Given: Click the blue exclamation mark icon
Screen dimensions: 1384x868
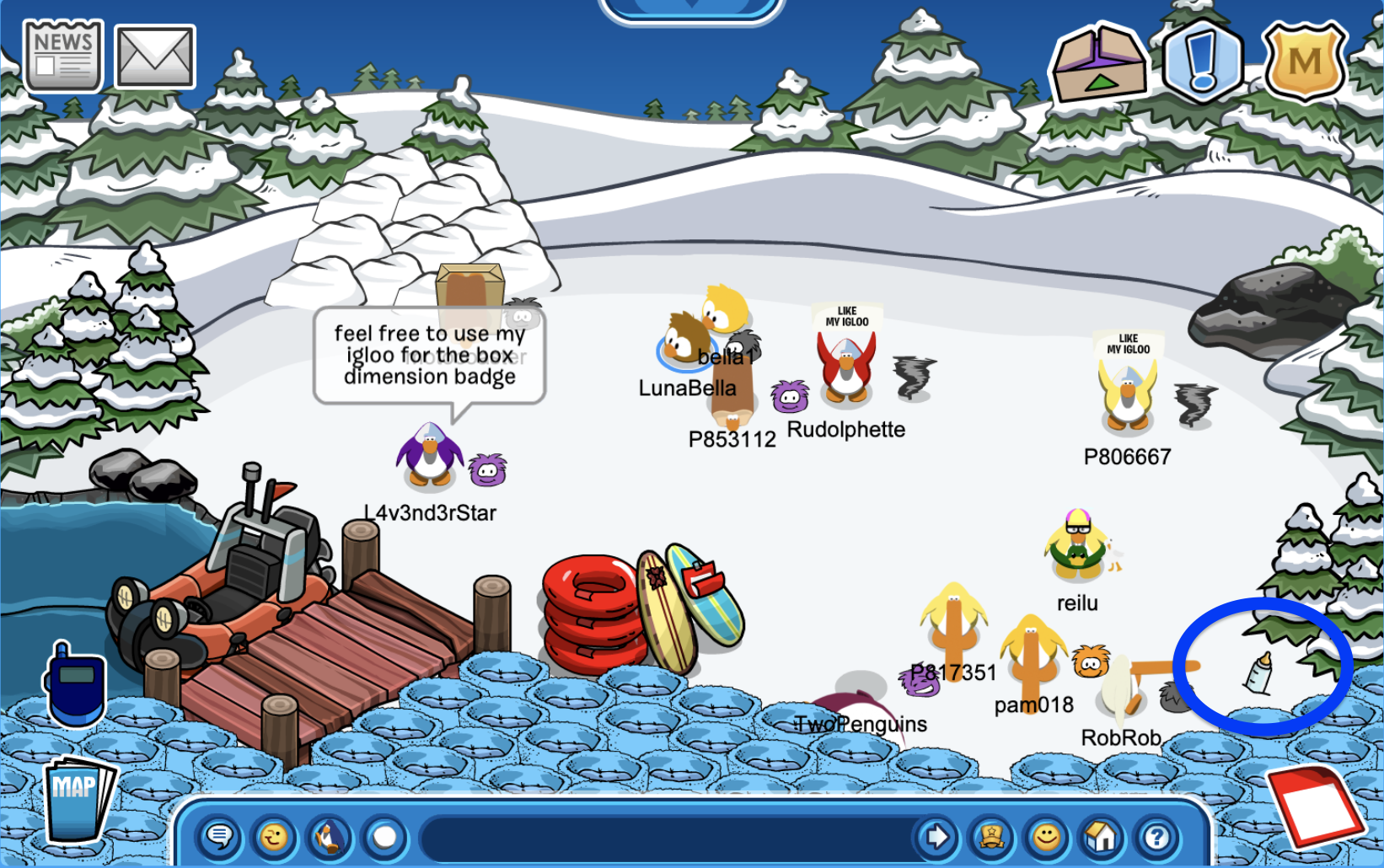Looking at the screenshot, I should pyautogui.click(x=1202, y=61).
